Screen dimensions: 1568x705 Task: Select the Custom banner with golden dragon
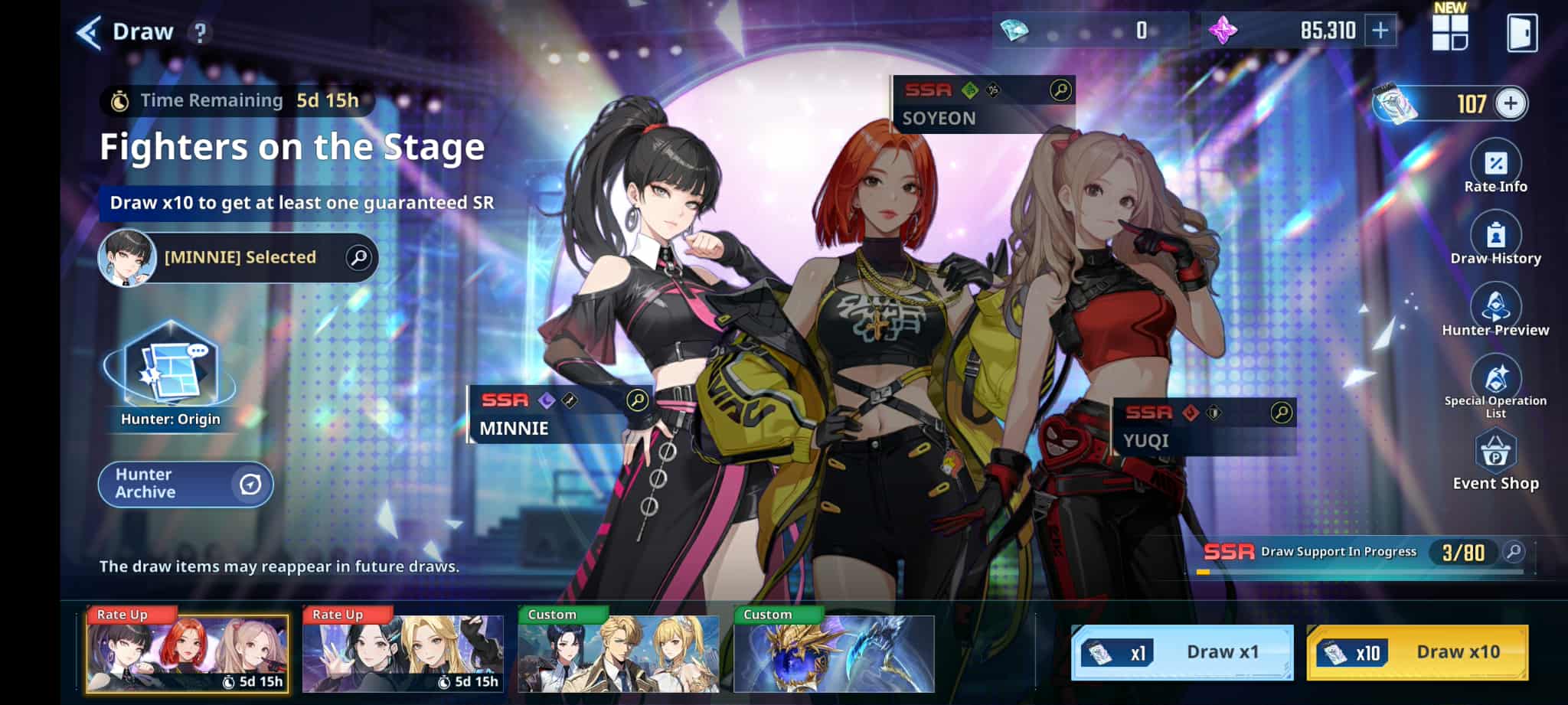834,653
